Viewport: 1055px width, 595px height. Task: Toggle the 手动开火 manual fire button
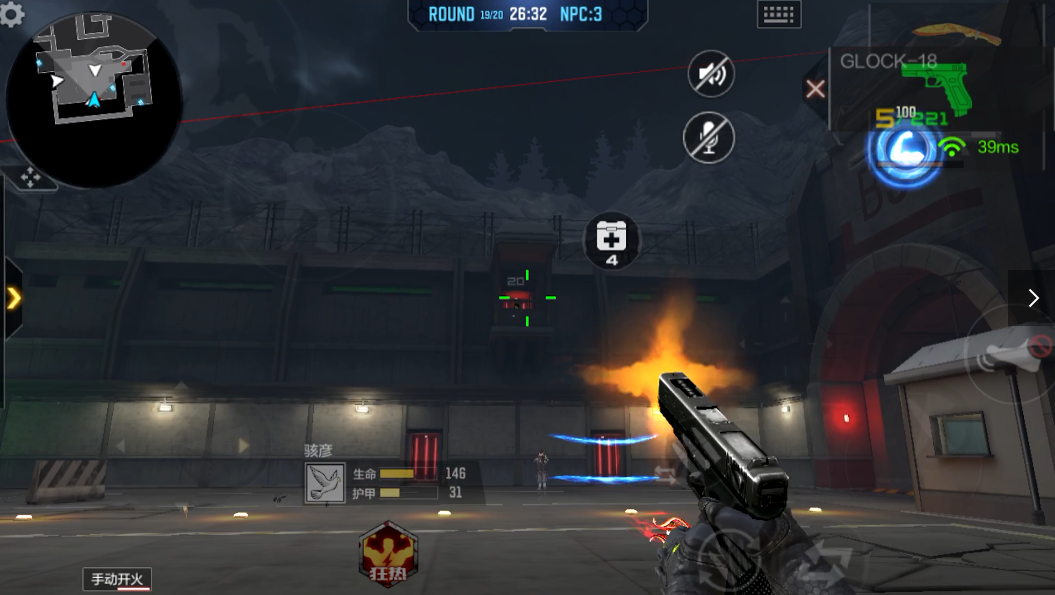(118, 579)
